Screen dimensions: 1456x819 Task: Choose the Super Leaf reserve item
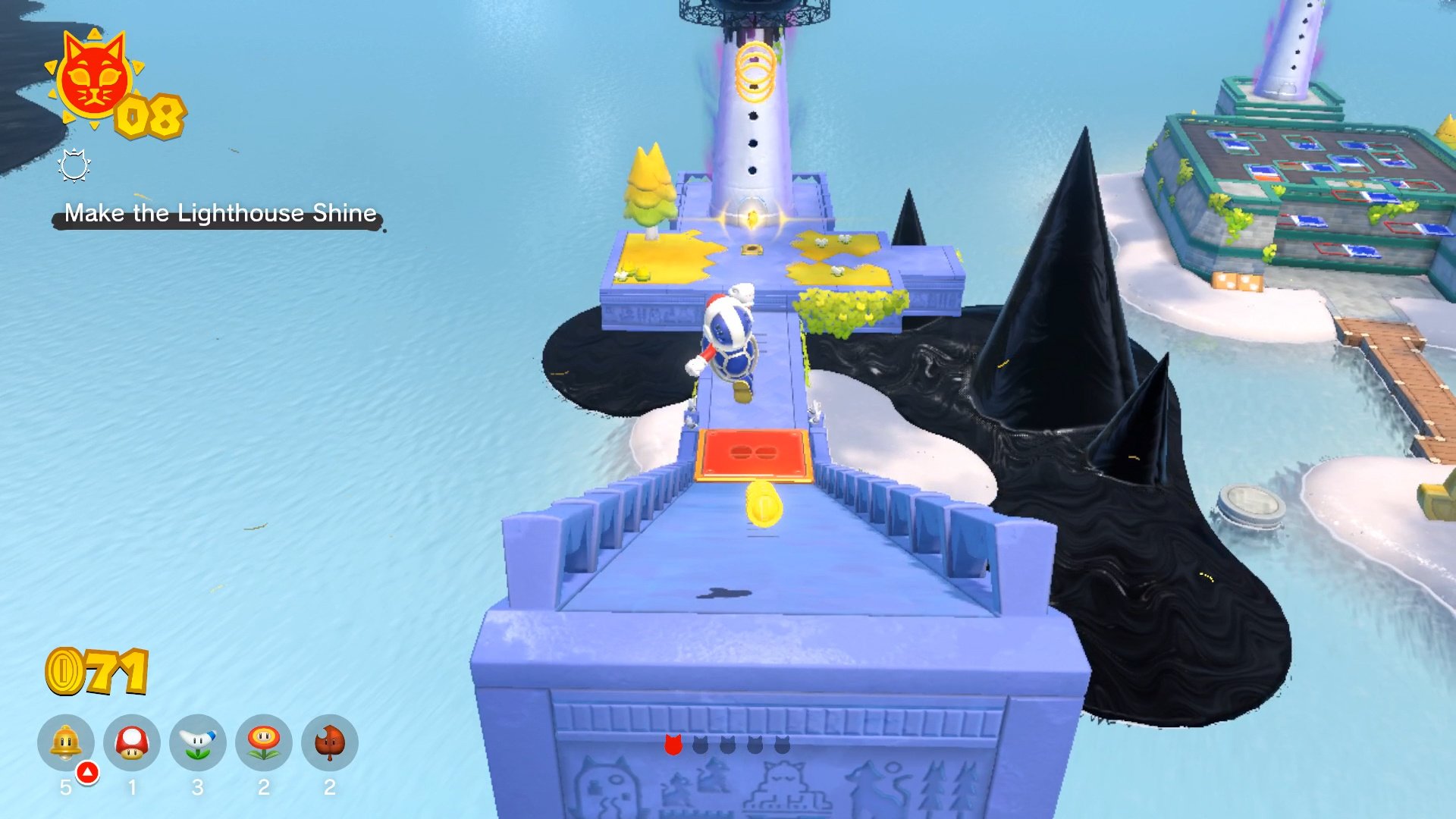[330, 742]
